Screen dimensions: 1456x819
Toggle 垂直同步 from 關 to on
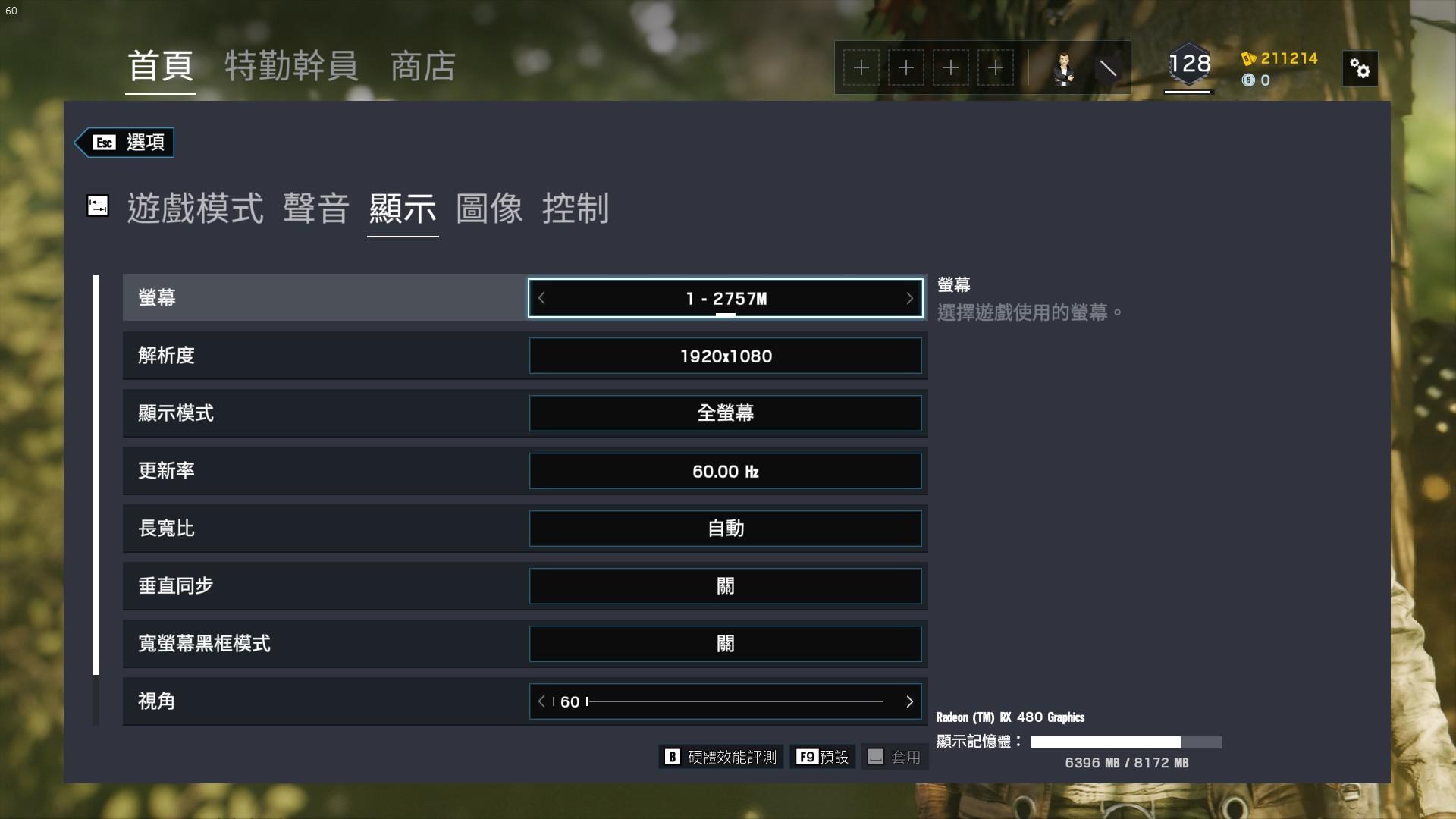[725, 585]
